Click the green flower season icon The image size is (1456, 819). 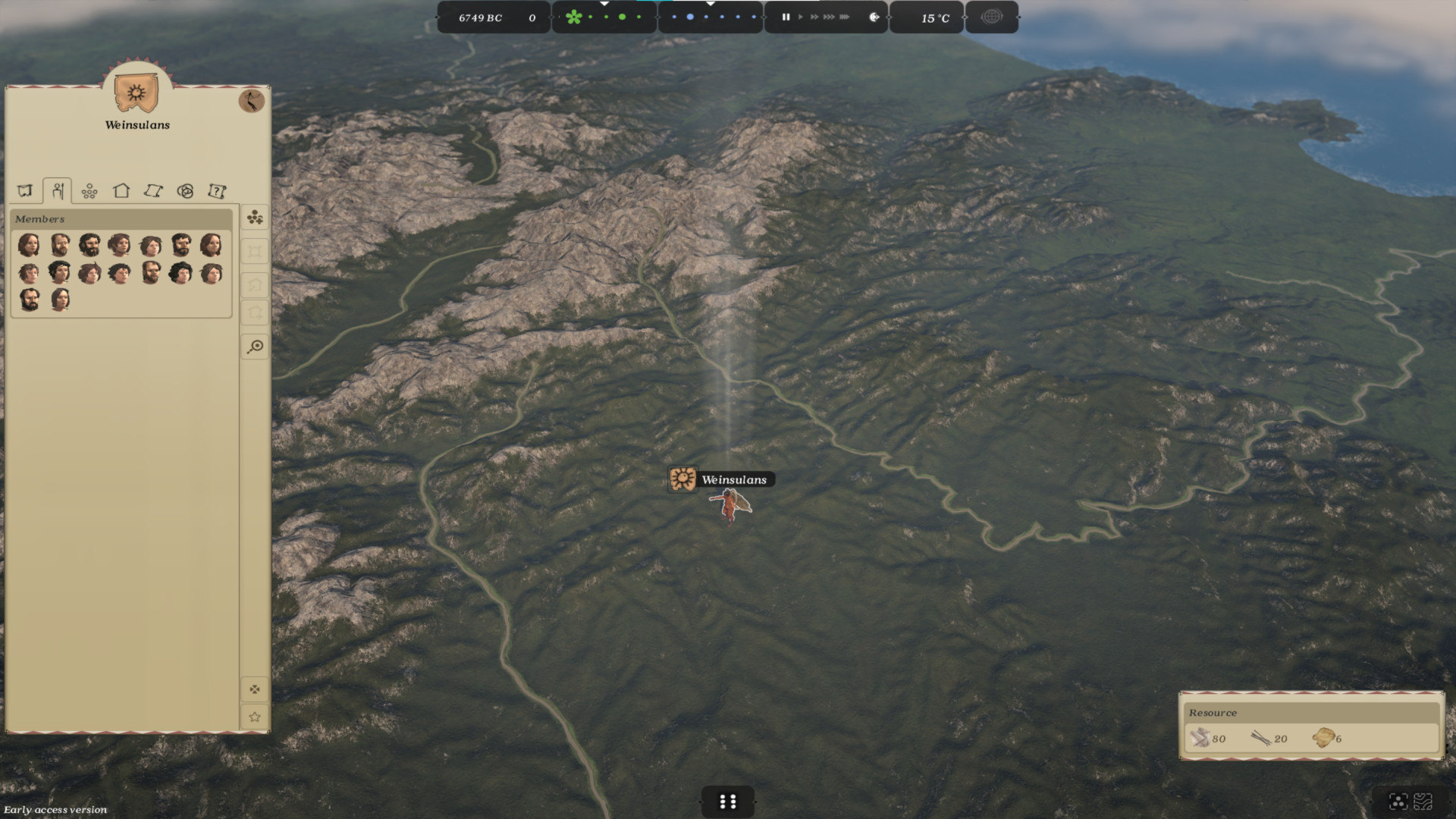coord(573,17)
